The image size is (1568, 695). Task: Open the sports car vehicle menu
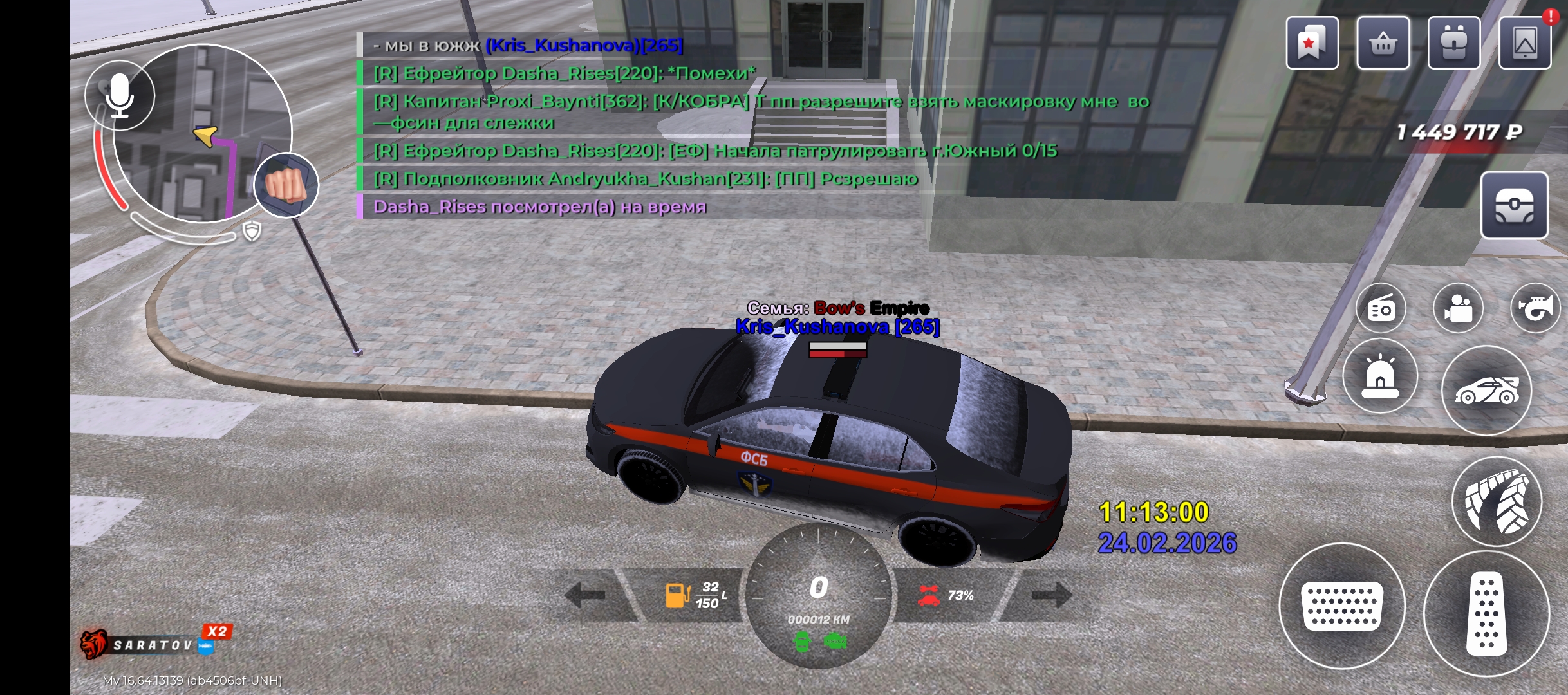click(1486, 390)
